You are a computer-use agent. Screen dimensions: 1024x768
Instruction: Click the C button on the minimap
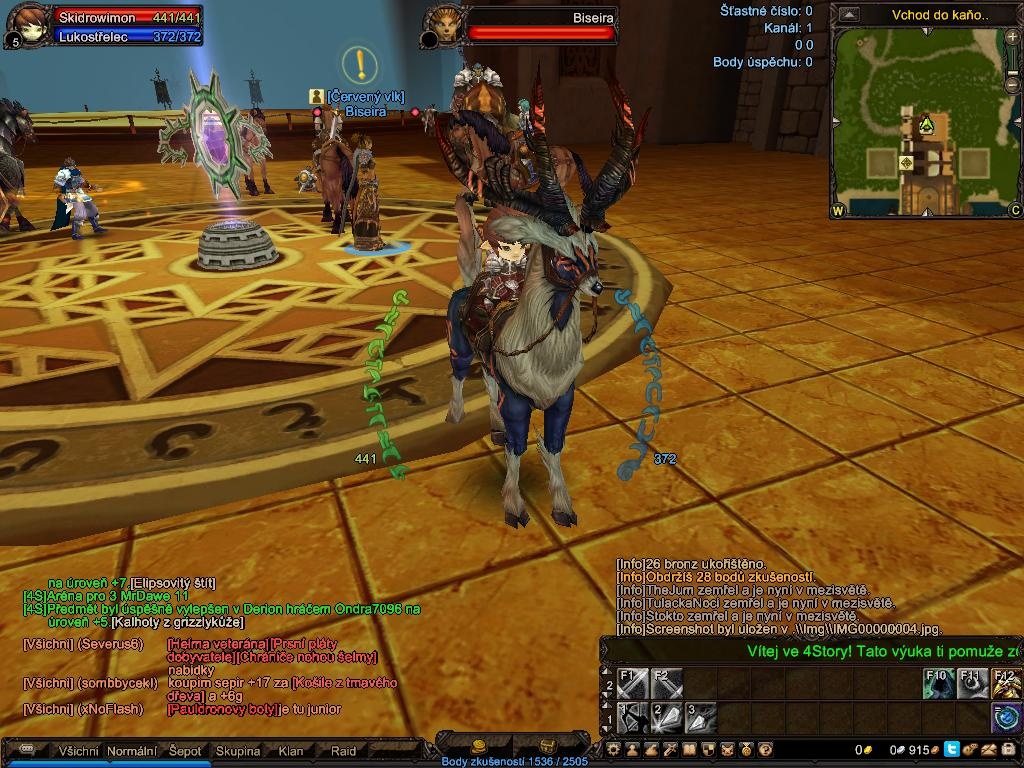[x=1014, y=211]
